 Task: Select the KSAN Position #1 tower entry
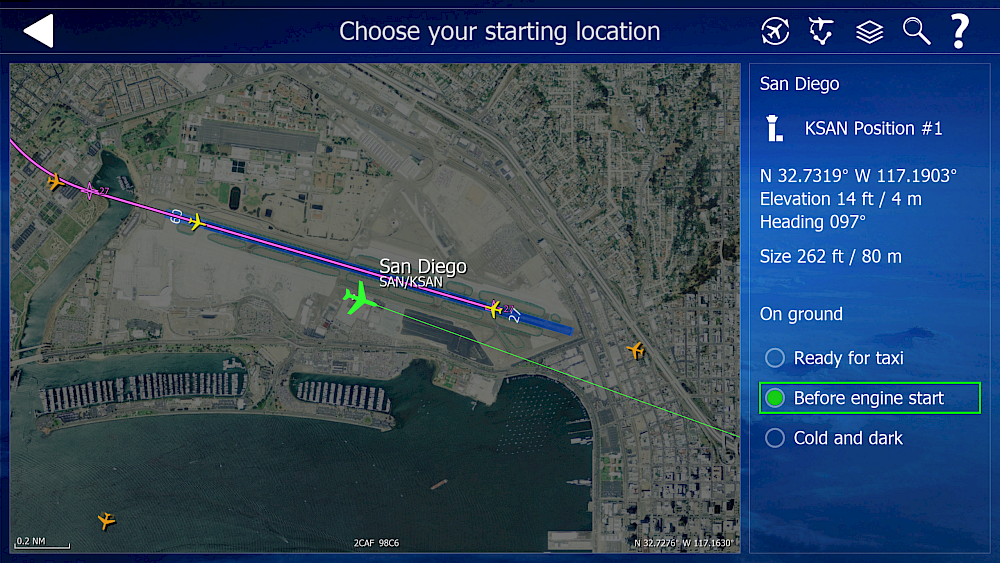point(873,128)
